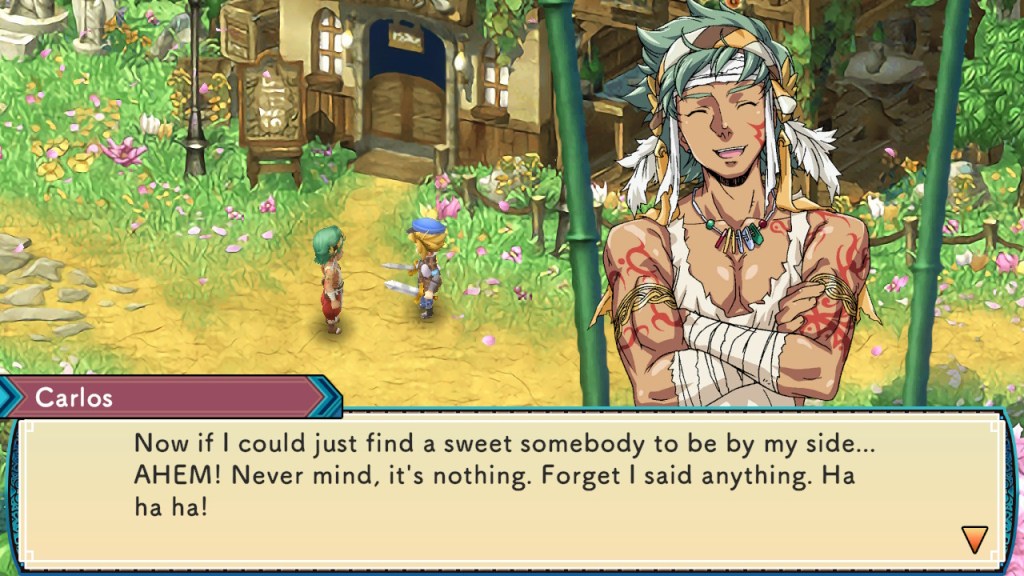Advance dialogue with the orange arrow
1024x576 pixels.
973,539
